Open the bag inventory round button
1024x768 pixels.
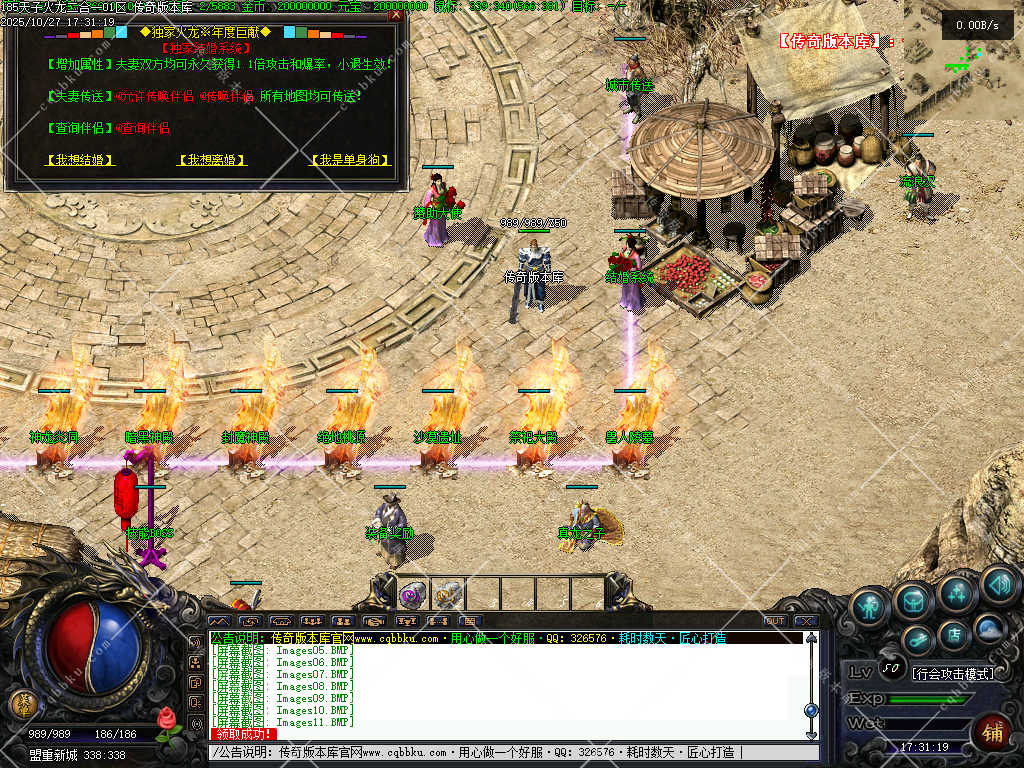pos(913,601)
